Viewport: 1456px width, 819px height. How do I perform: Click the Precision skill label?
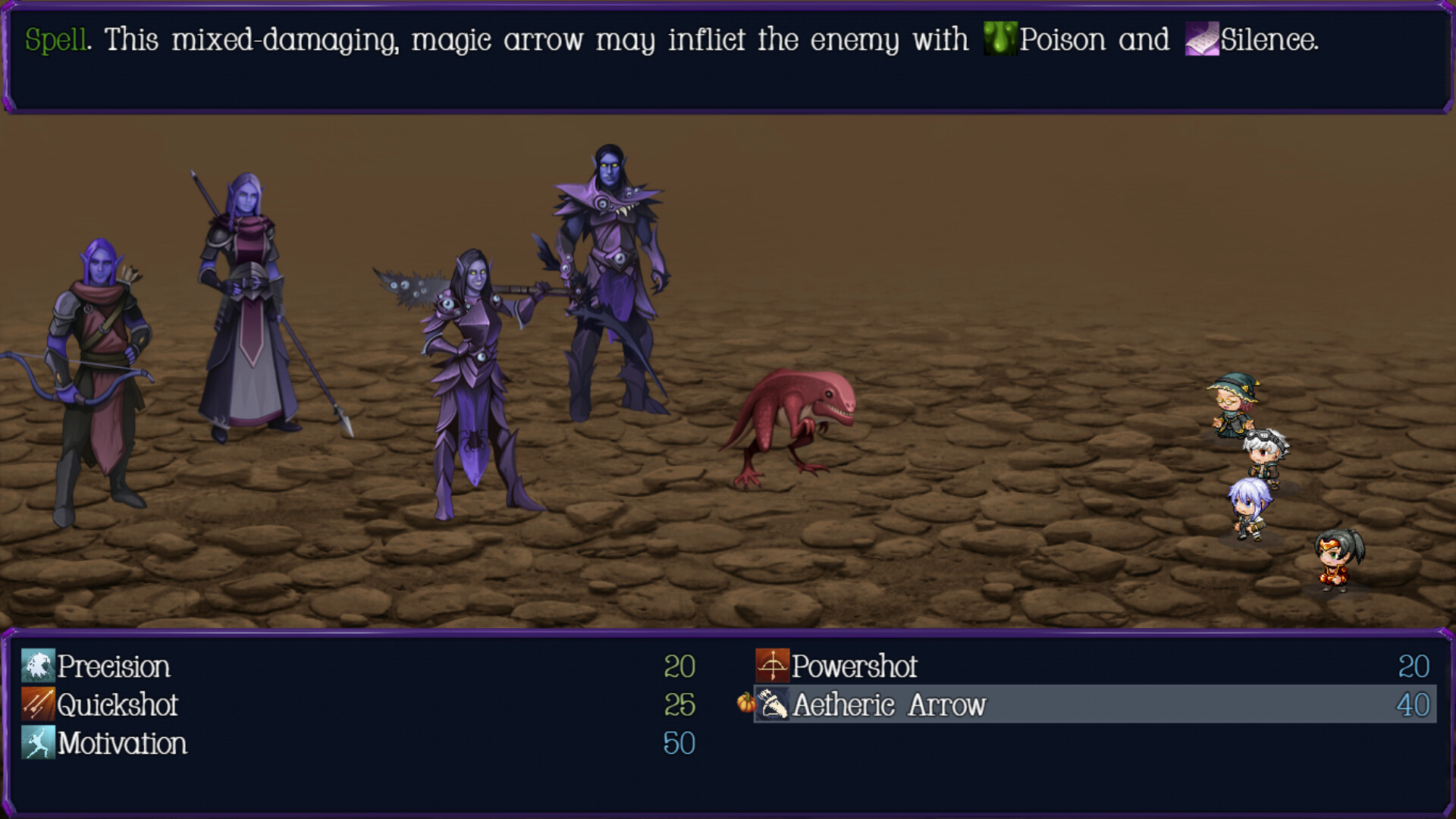click(114, 667)
